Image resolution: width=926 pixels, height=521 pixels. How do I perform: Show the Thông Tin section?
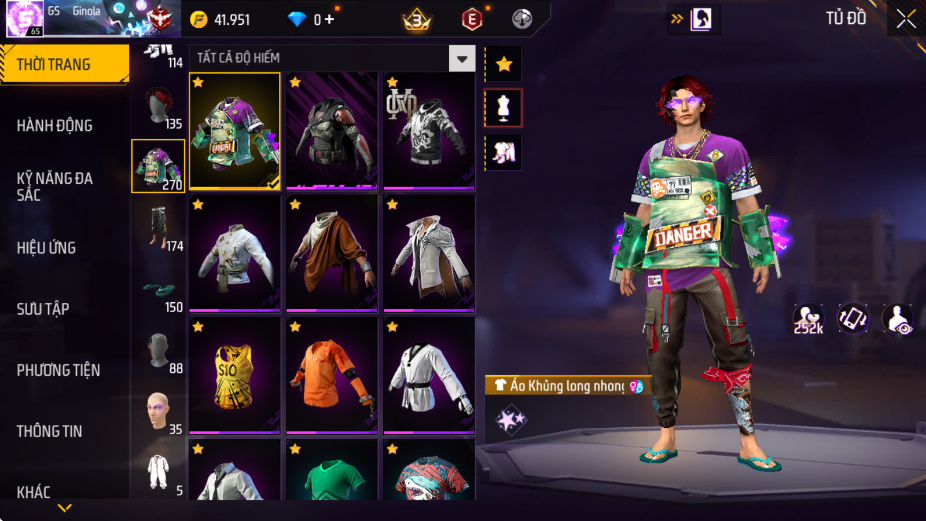pyautogui.click(x=49, y=431)
